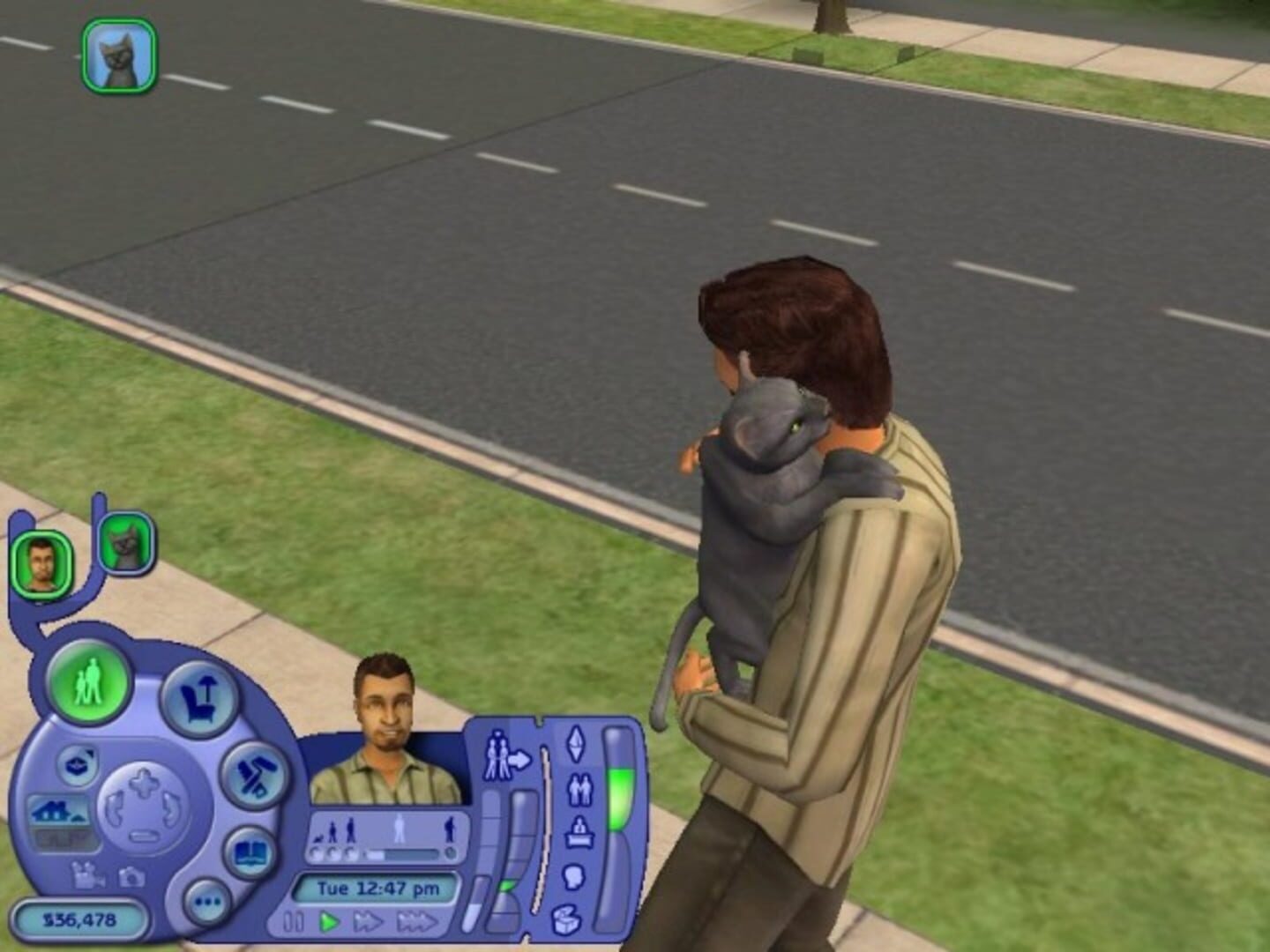Start video capture with the movie camera icon
Image resolution: width=1270 pixels, height=952 pixels.
click(x=88, y=876)
